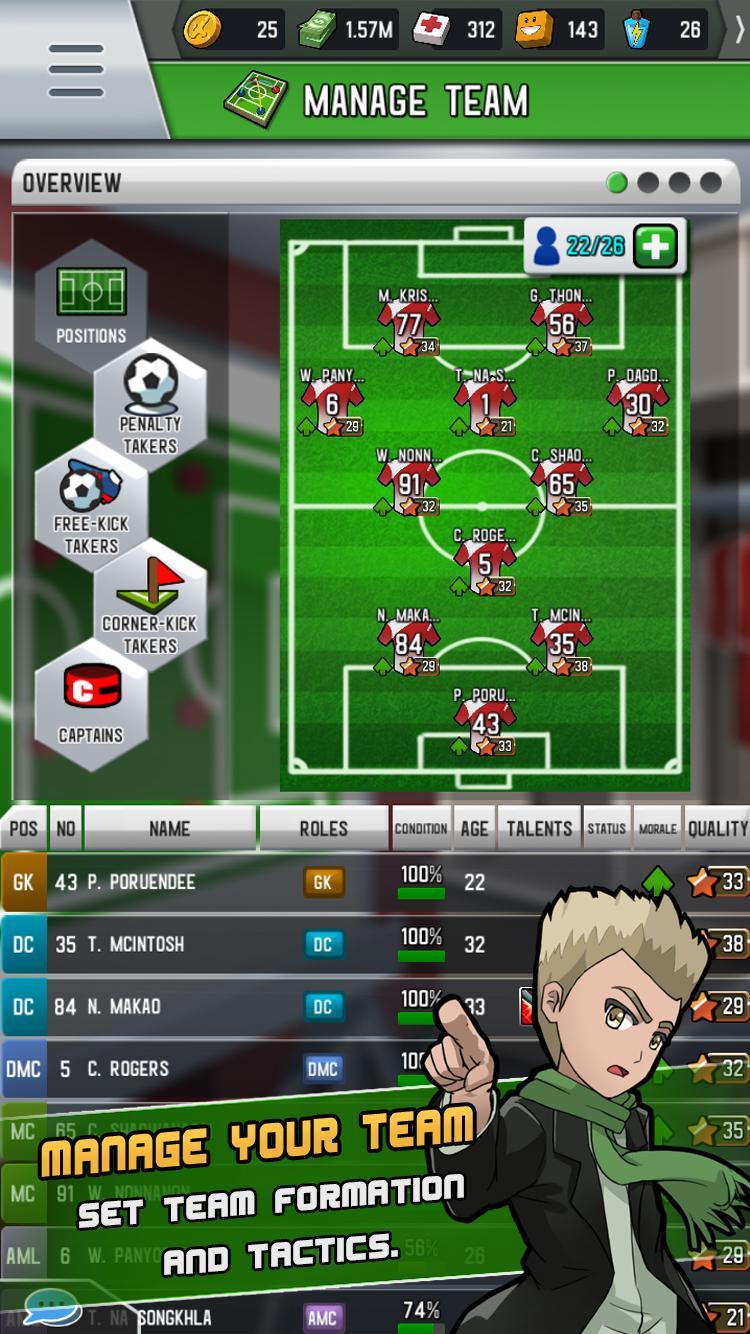Screen dimensions: 750x1334
Task: Expand the resource bar right arrow
Action: pos(738,30)
